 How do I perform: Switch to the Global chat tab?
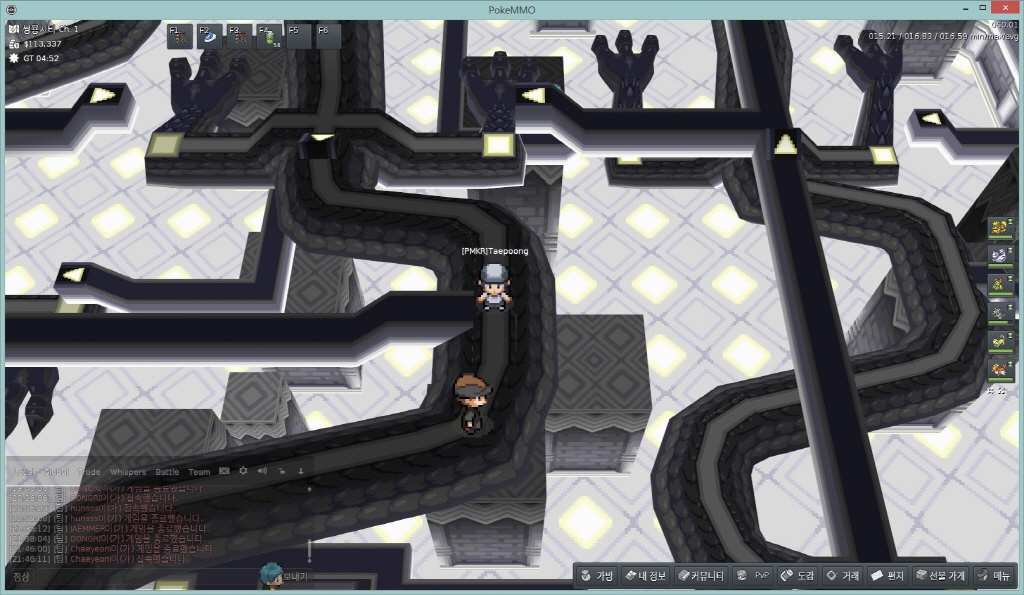57,471
